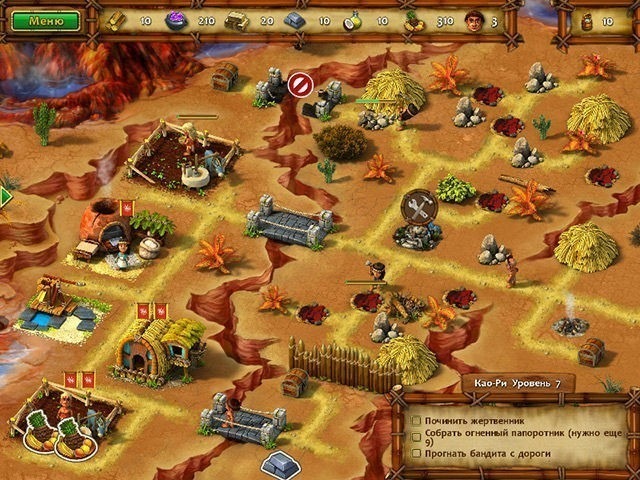The height and width of the screenshot is (480, 640).
Task: Tick the 'Прогнать бандита с дороги' objective checkbox
Action: click(417, 454)
